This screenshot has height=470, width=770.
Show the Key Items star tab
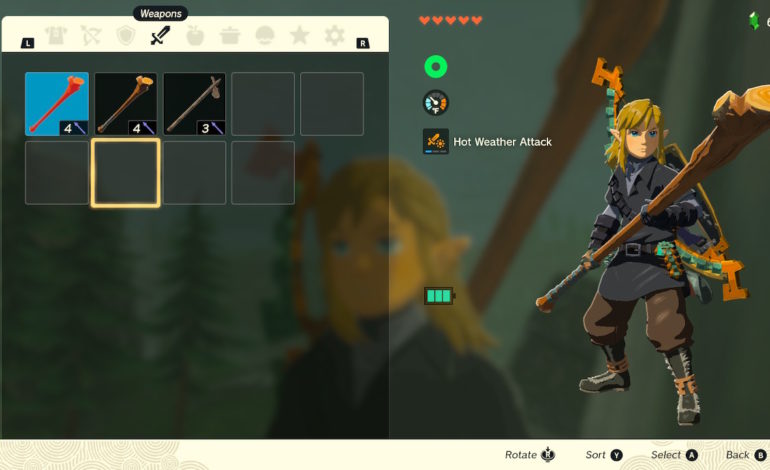click(x=299, y=37)
